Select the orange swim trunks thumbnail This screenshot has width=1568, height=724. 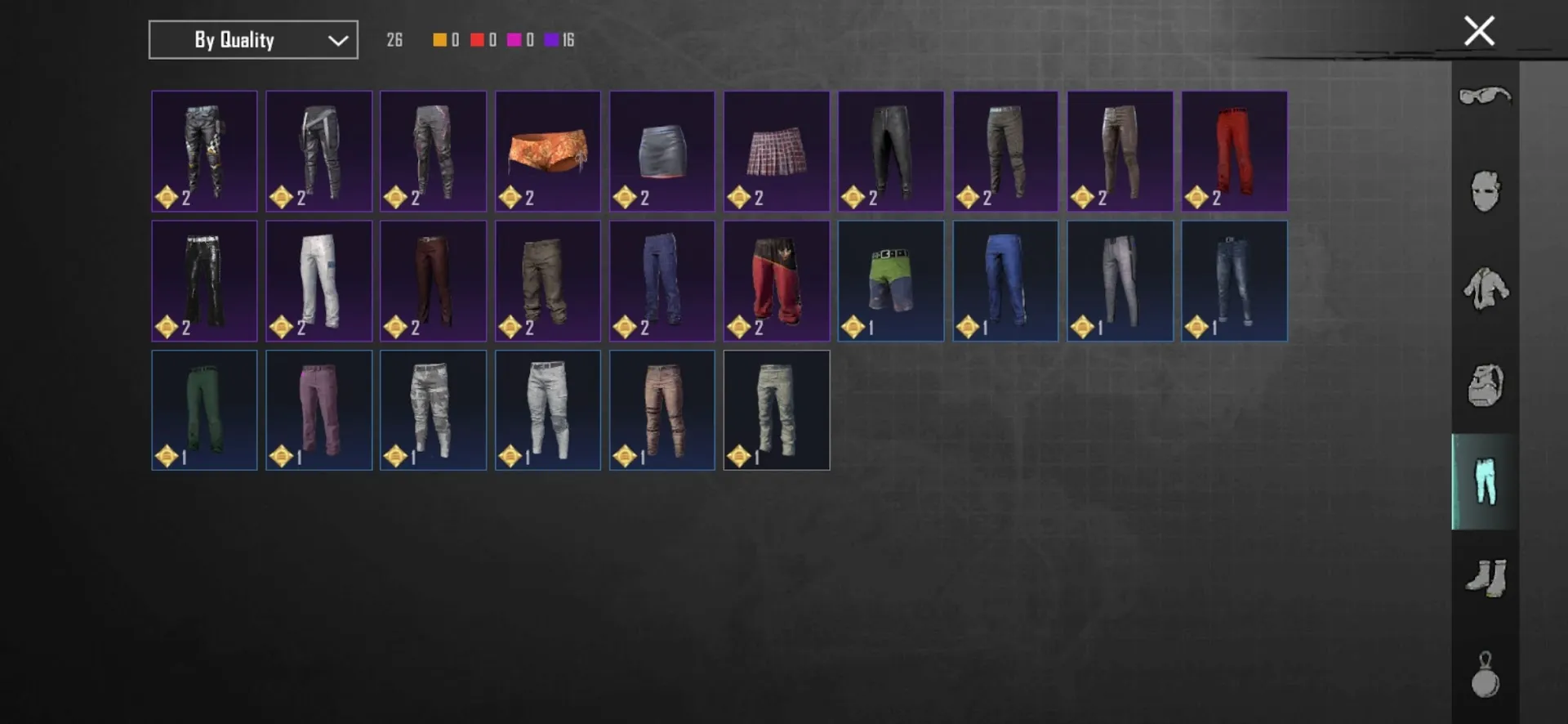pyautogui.click(x=547, y=151)
